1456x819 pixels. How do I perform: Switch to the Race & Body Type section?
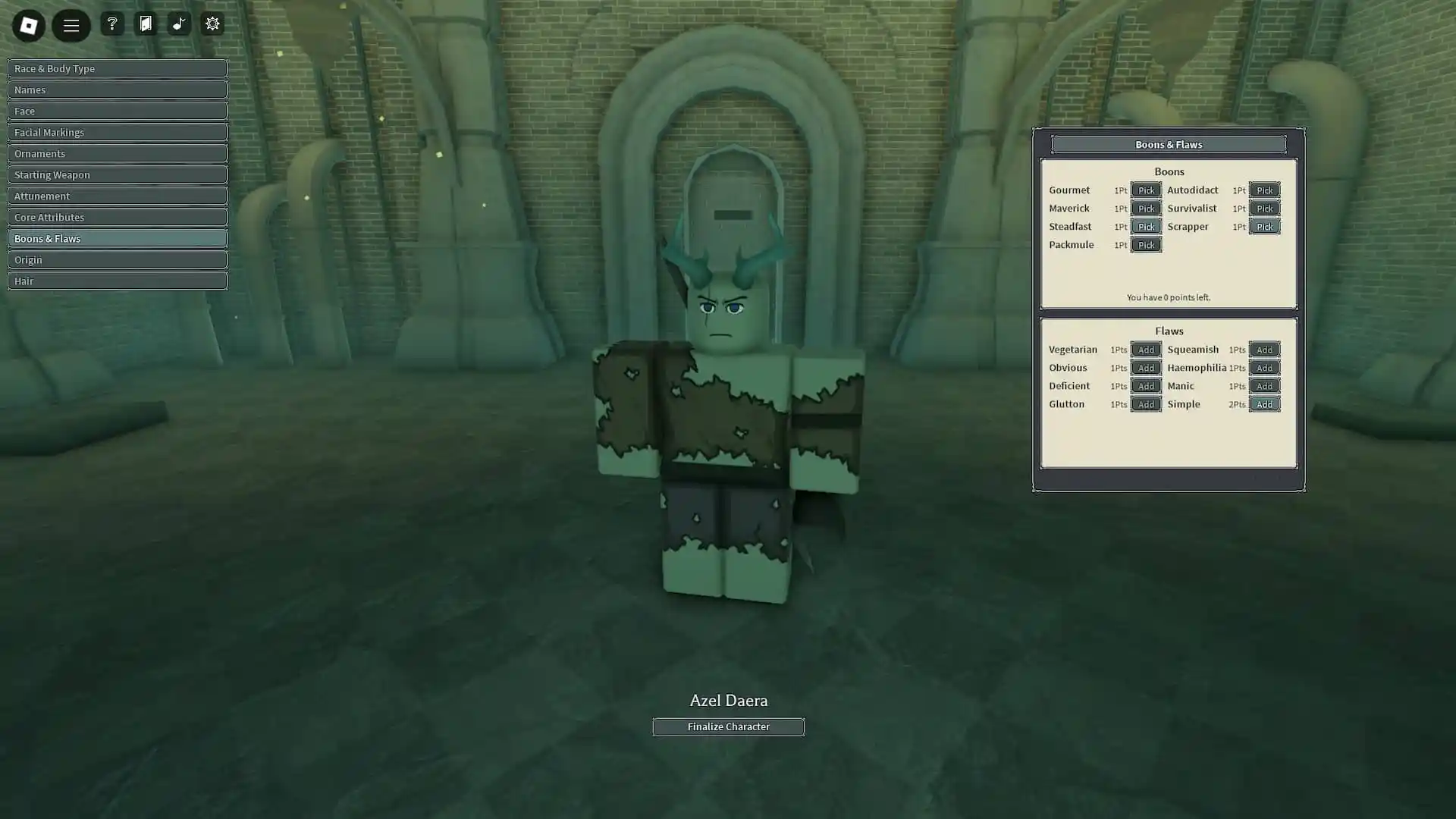pyautogui.click(x=118, y=68)
